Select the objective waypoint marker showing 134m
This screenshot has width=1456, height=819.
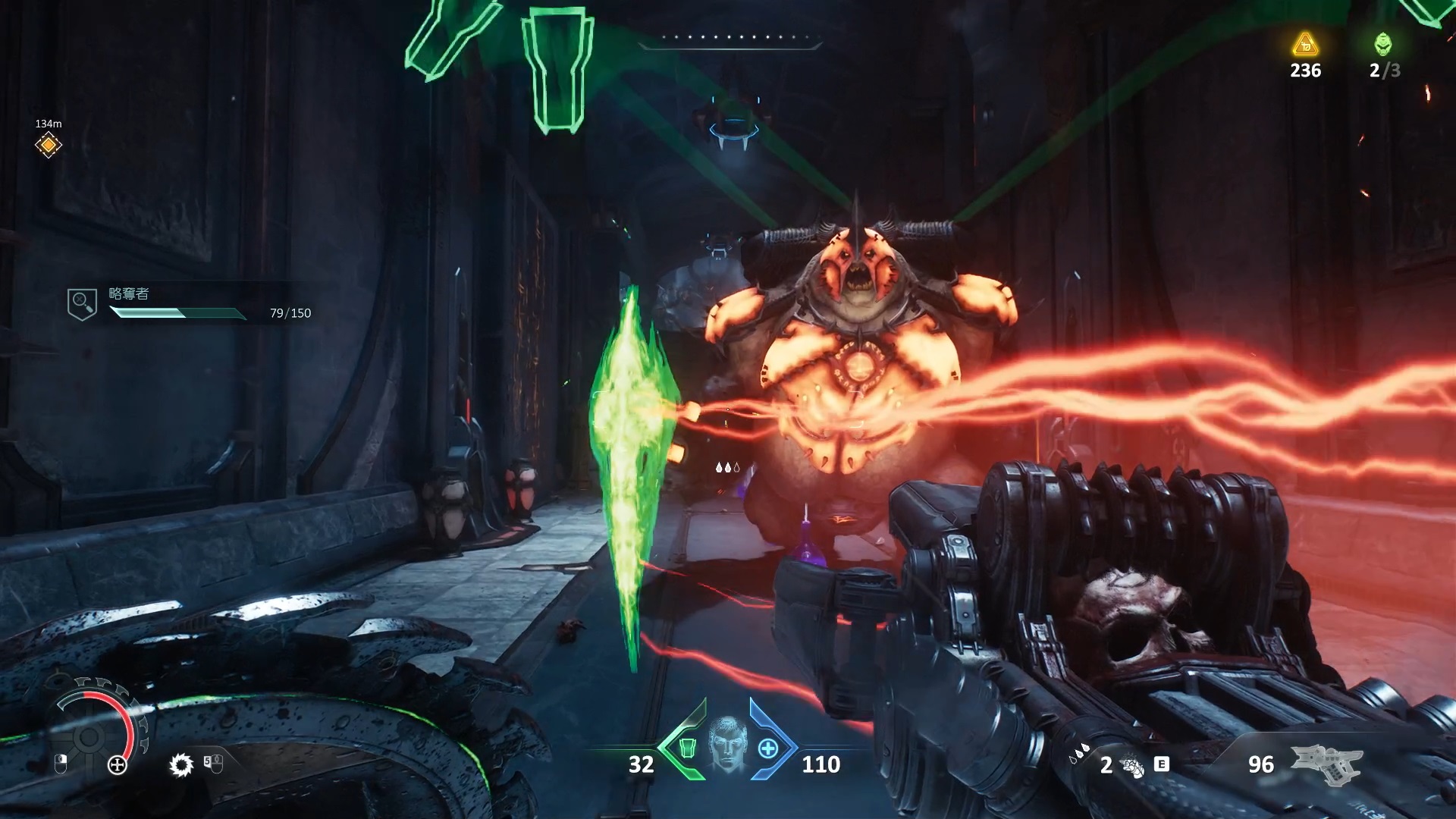[x=48, y=144]
